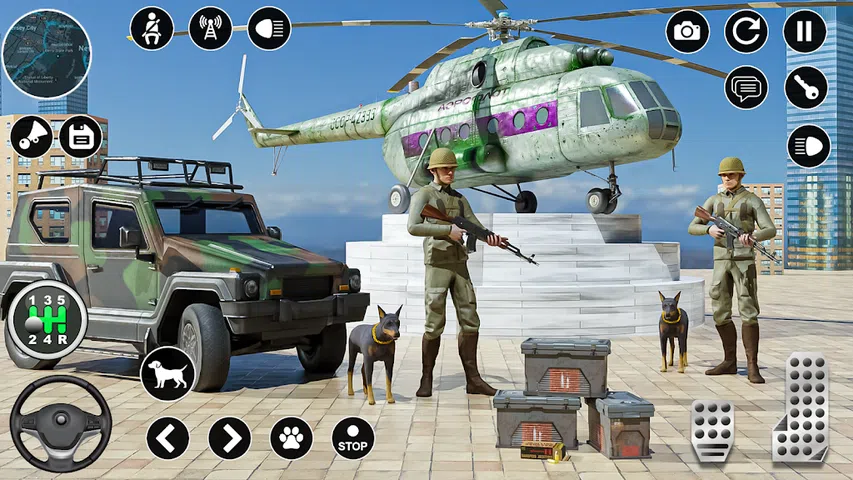Tap the gear shifter control
Viewport: 853px width, 480px height.
click(46, 320)
